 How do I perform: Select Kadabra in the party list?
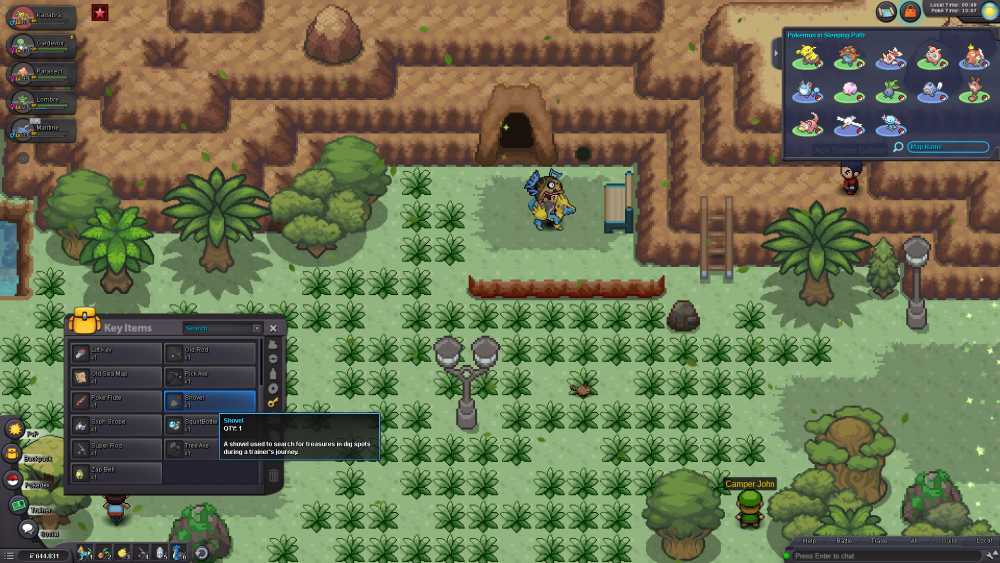[x=41, y=17]
